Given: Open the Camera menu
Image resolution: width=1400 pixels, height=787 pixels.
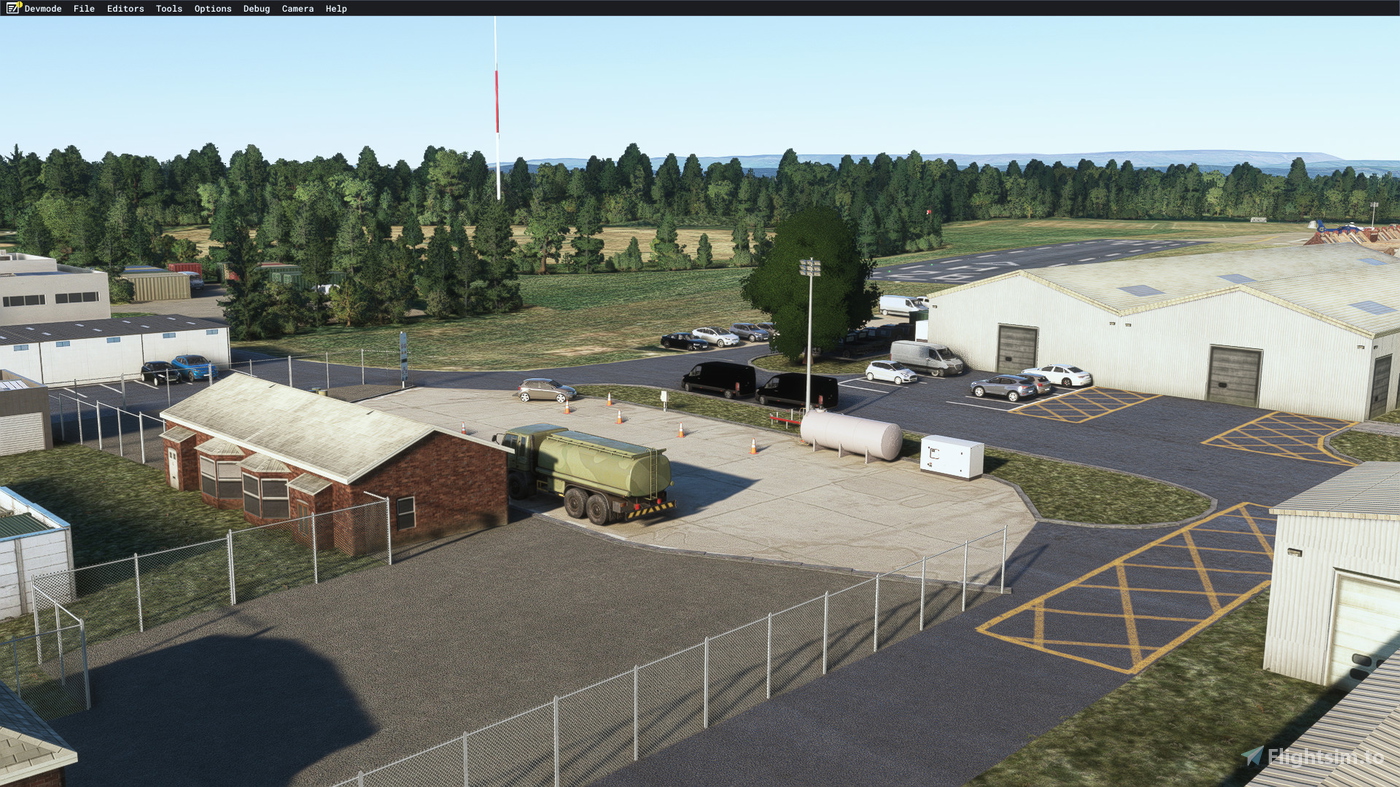Looking at the screenshot, I should [x=297, y=7].
